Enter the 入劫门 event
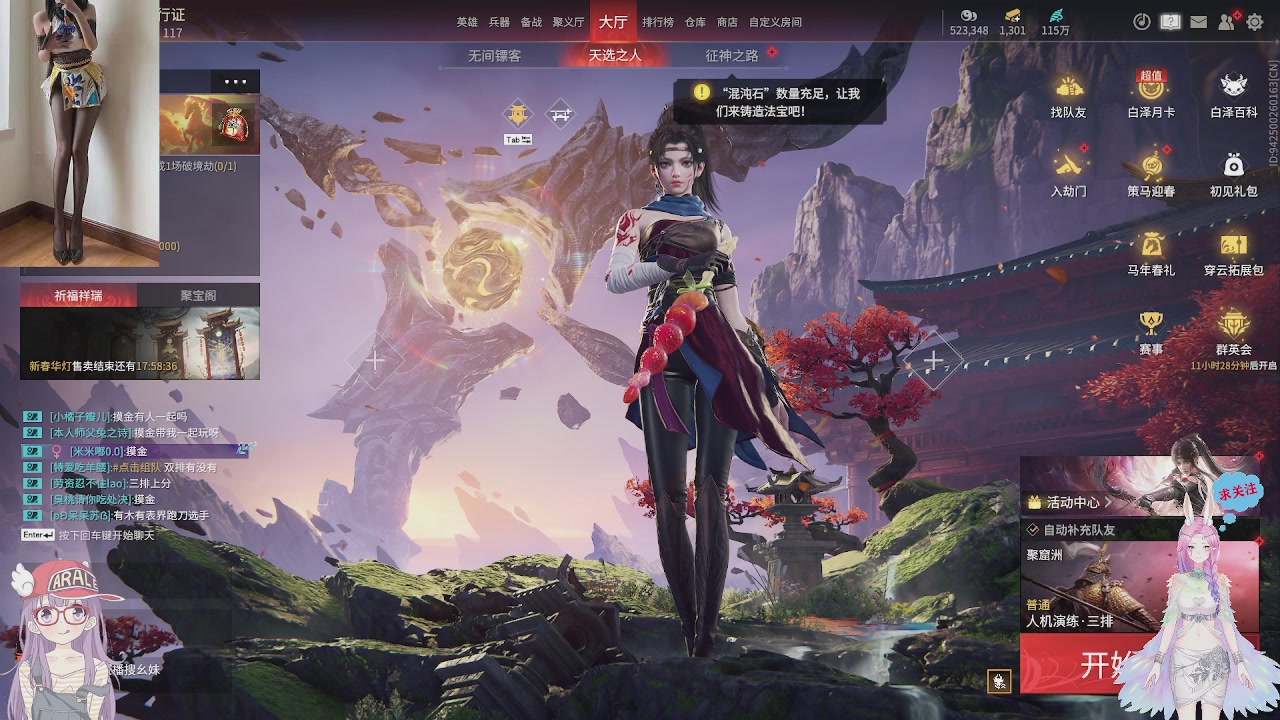 (x=1068, y=173)
